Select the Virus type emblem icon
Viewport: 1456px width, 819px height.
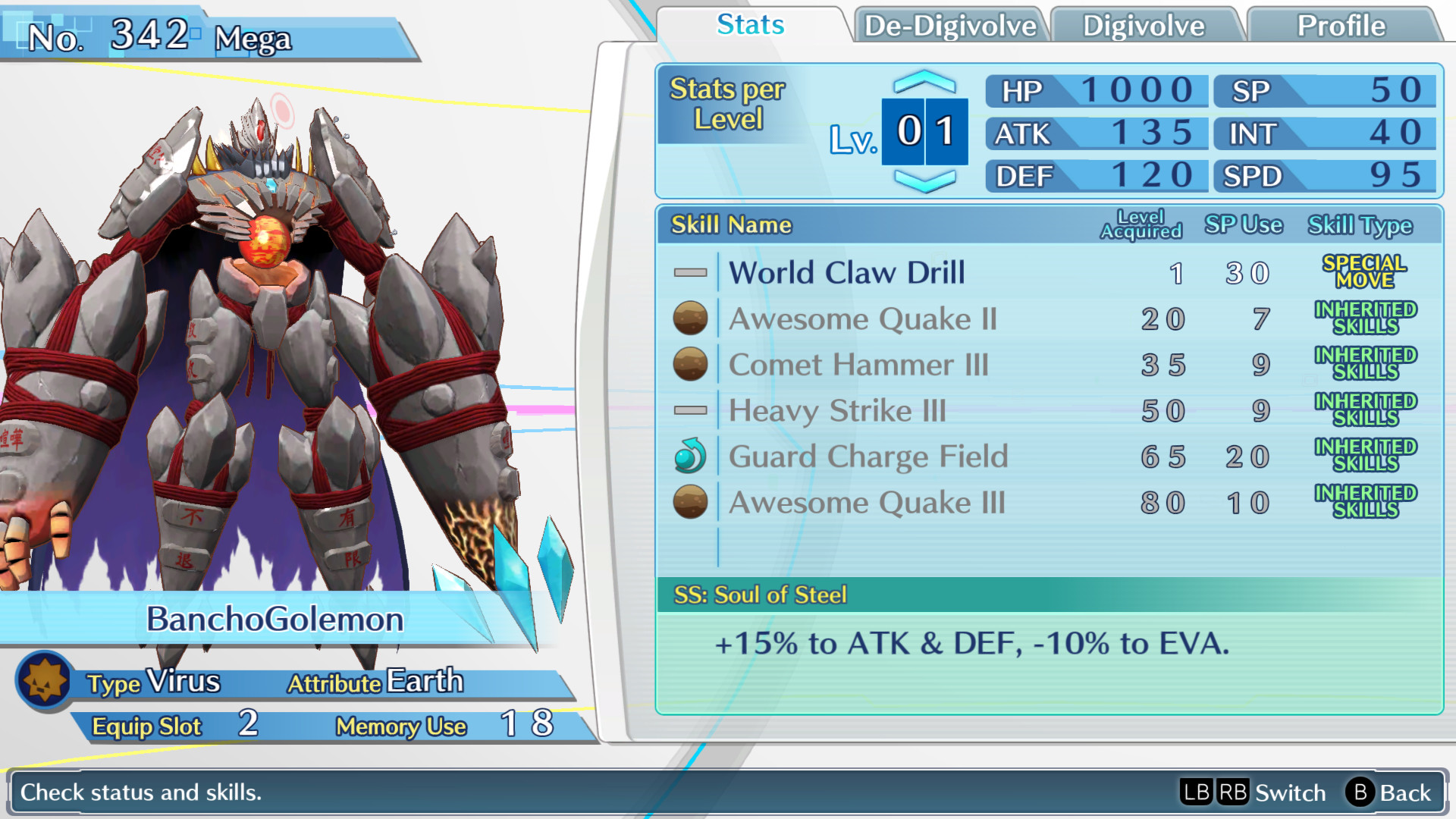pos(43,679)
